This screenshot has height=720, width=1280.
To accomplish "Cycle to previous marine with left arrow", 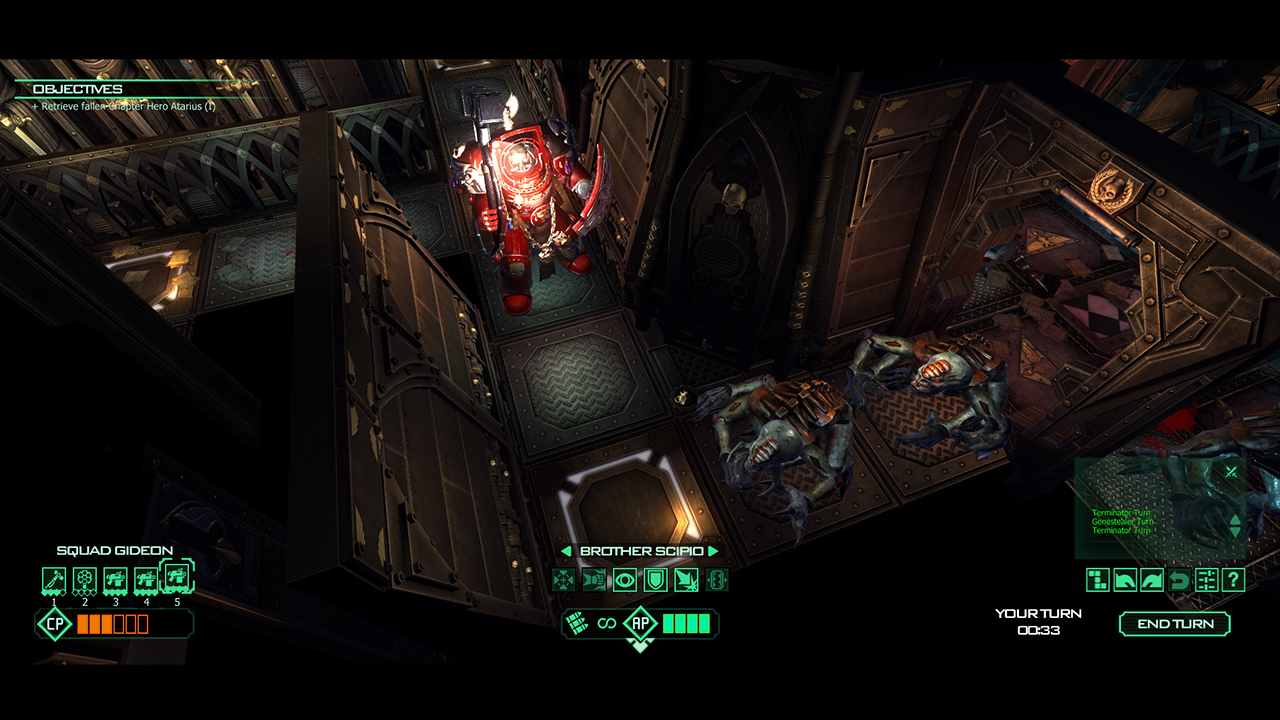I will [566, 551].
